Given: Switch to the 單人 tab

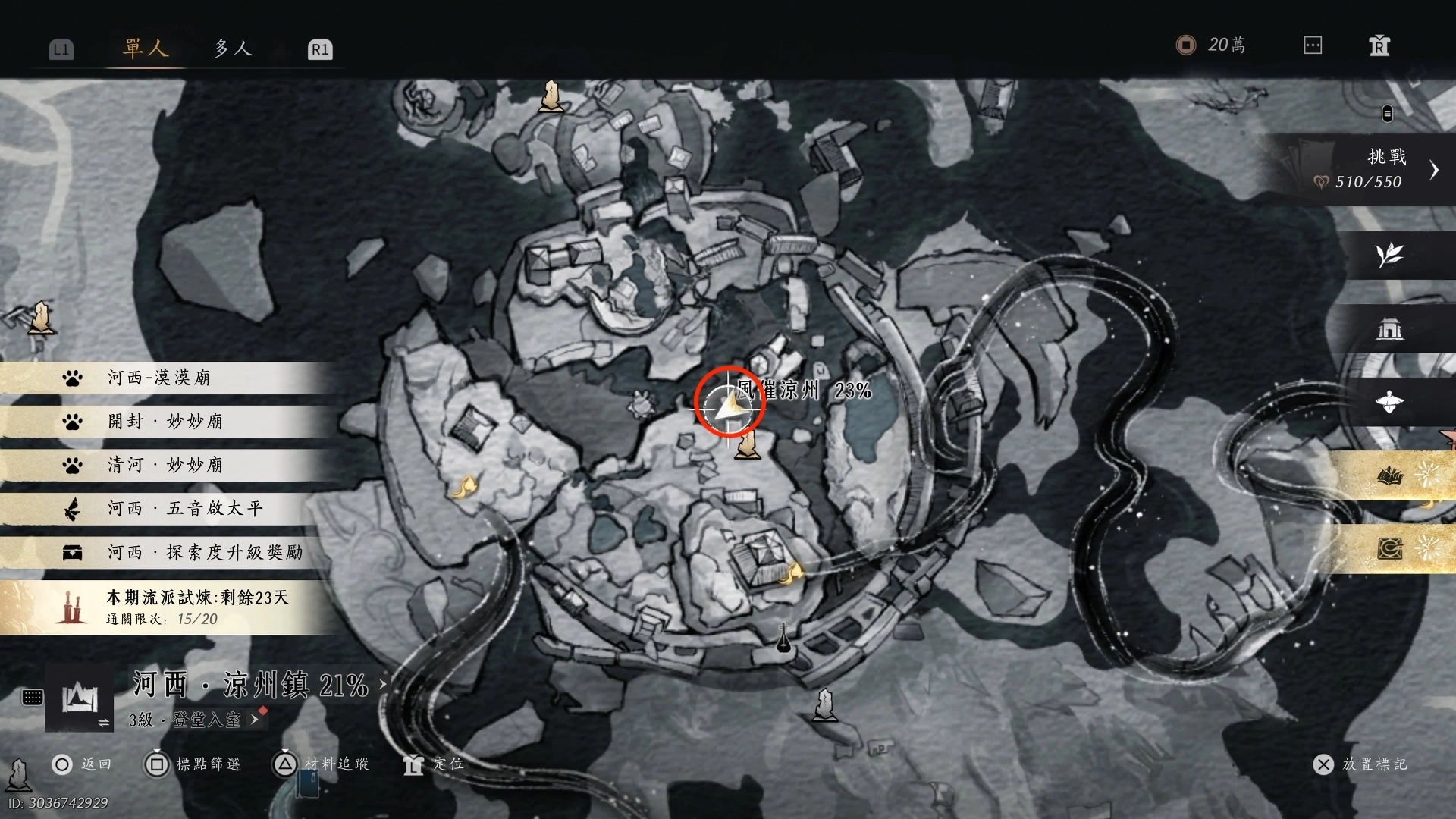Looking at the screenshot, I should [145, 49].
